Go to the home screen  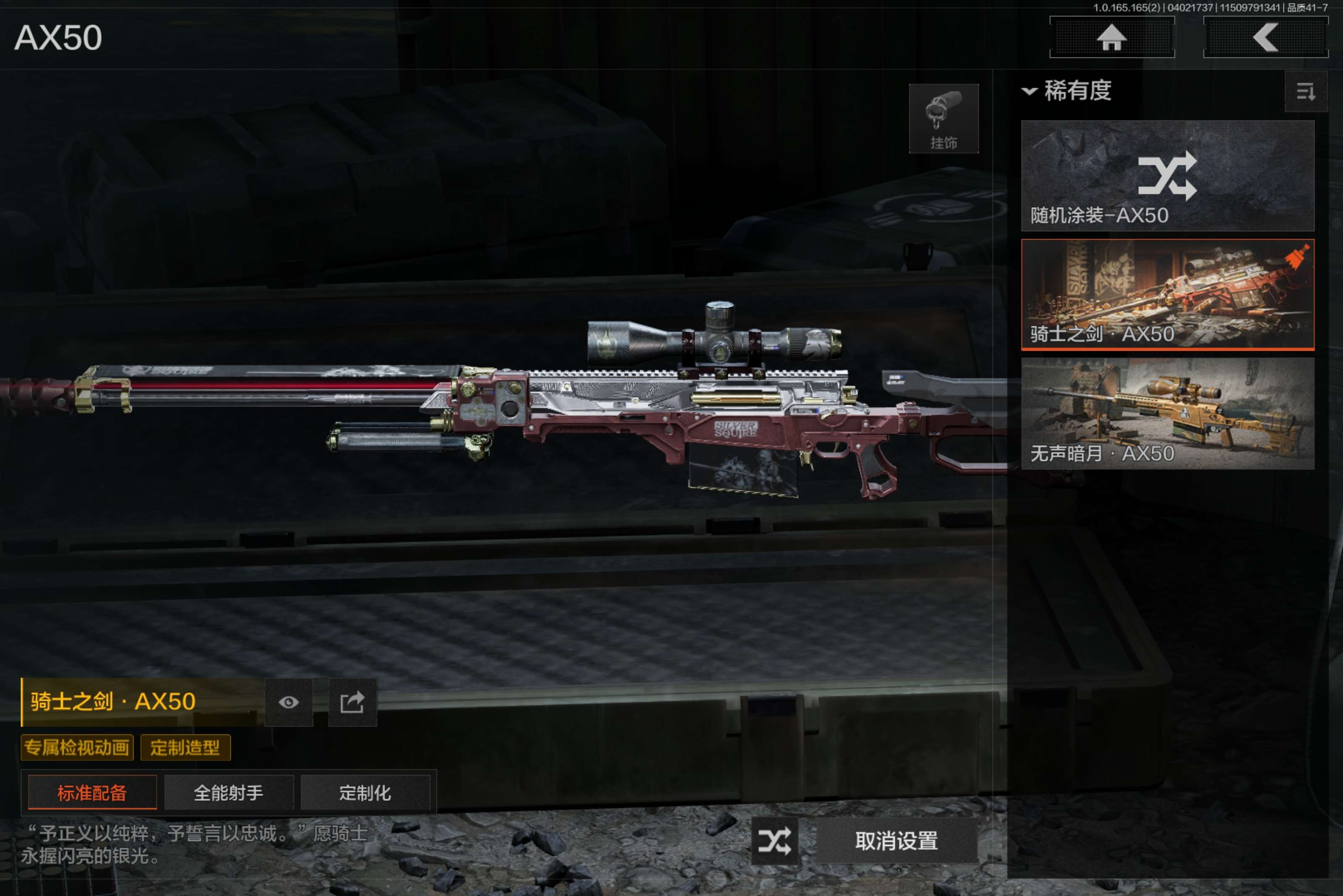pos(1111,38)
